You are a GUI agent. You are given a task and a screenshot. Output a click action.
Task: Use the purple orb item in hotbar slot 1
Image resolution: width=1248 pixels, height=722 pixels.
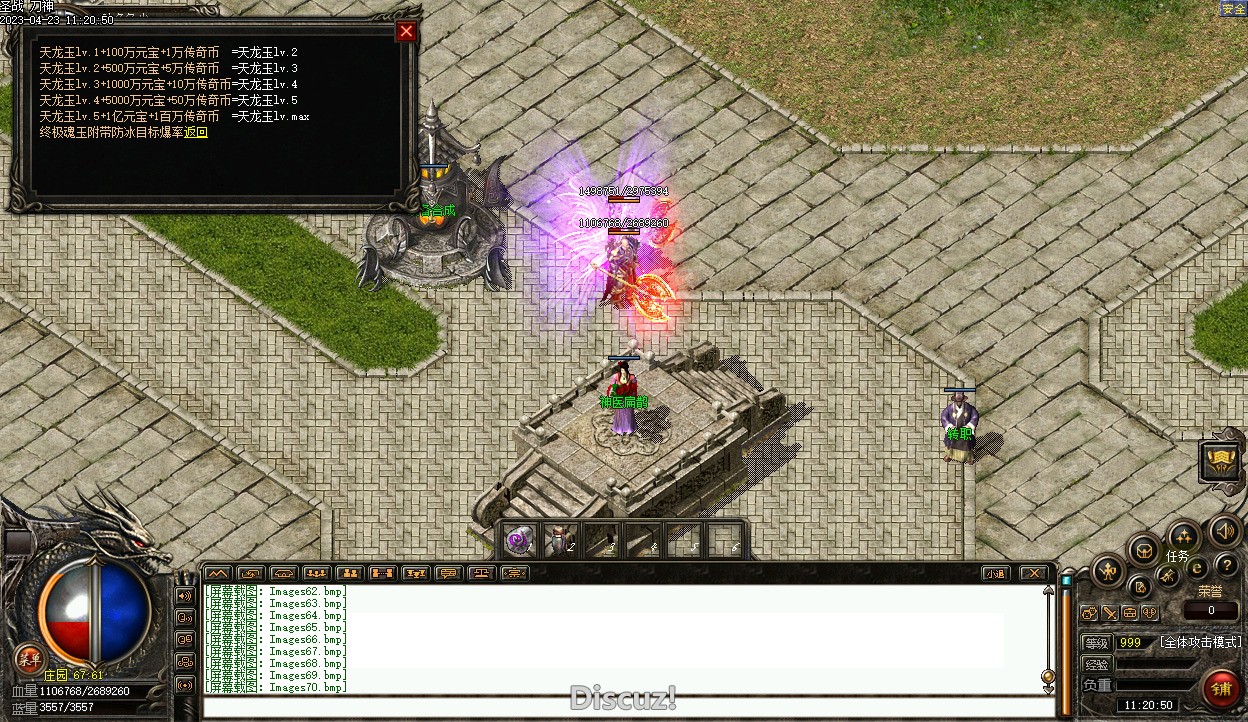(x=518, y=541)
